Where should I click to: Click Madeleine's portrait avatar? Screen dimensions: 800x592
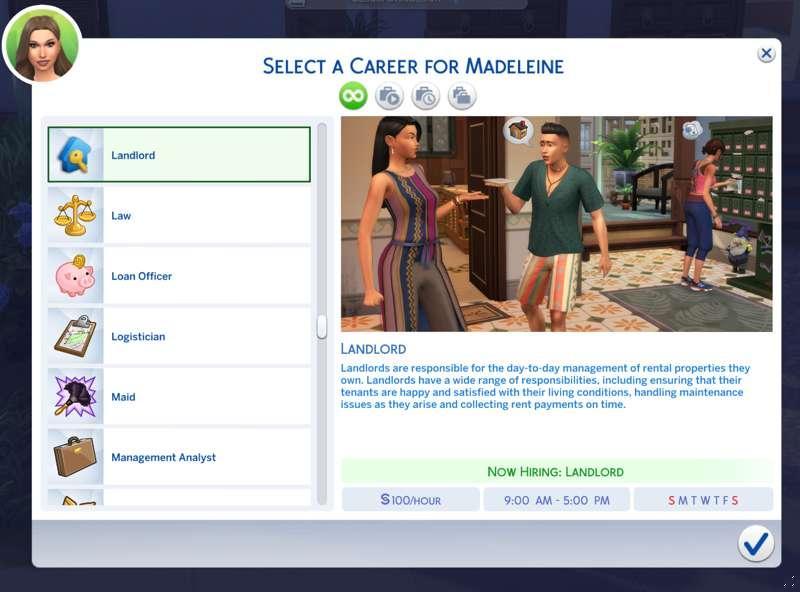pyautogui.click(x=42, y=45)
